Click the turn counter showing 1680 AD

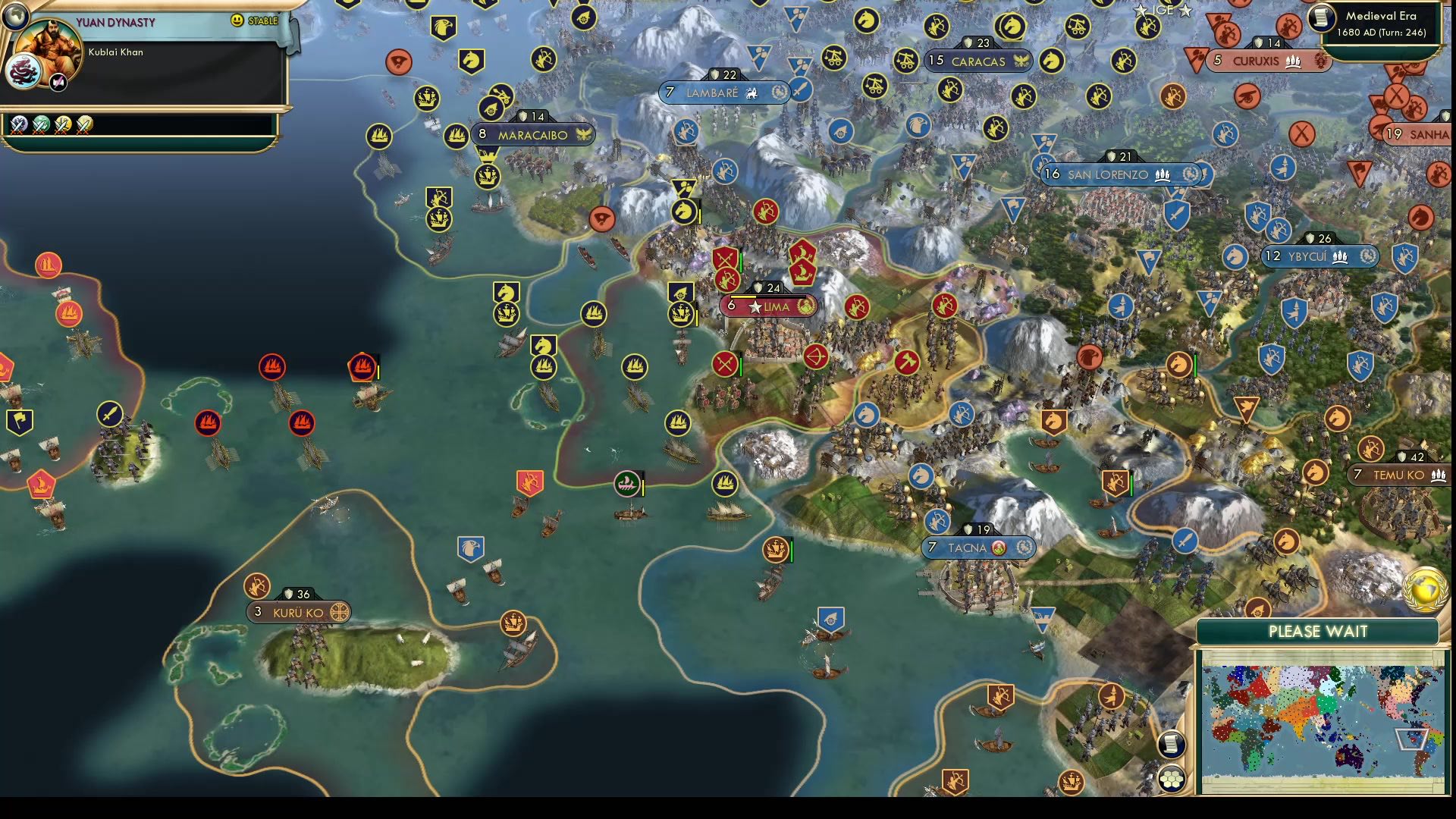[1382, 33]
